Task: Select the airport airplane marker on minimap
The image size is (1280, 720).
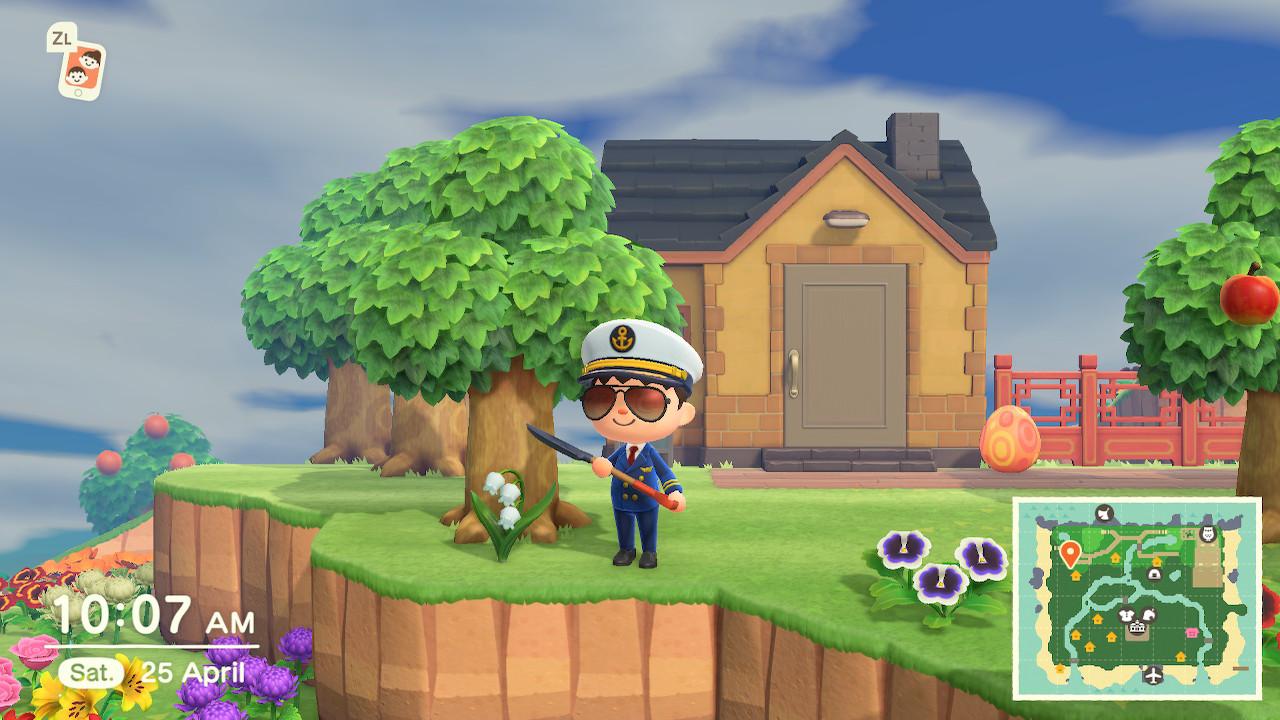Action: 1154,675
